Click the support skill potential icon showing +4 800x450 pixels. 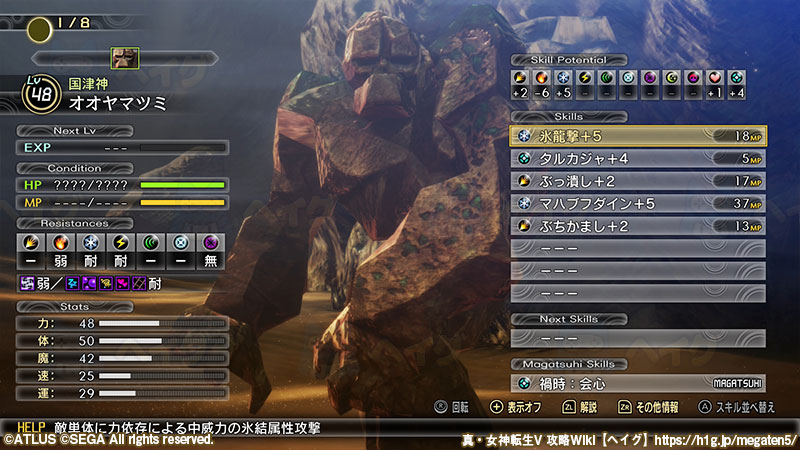pos(737,77)
